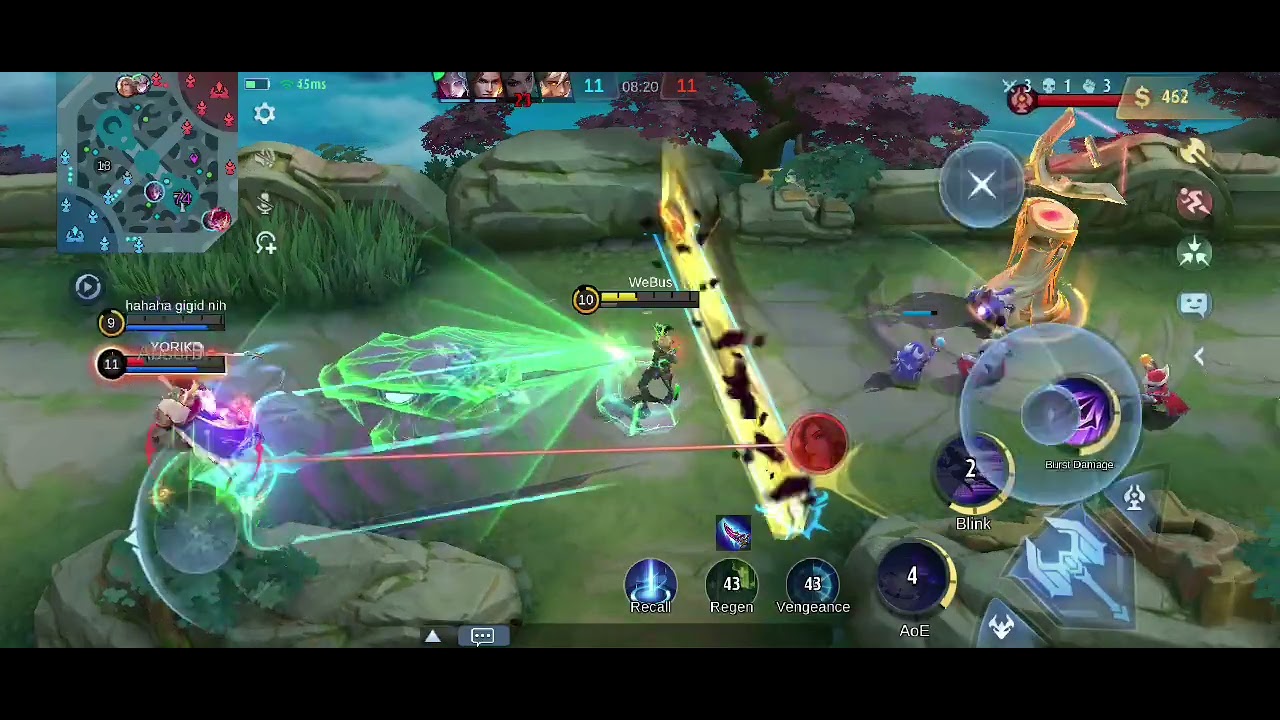1280x720 pixels.
Task: Open the settings gear menu
Action: pyautogui.click(x=264, y=114)
